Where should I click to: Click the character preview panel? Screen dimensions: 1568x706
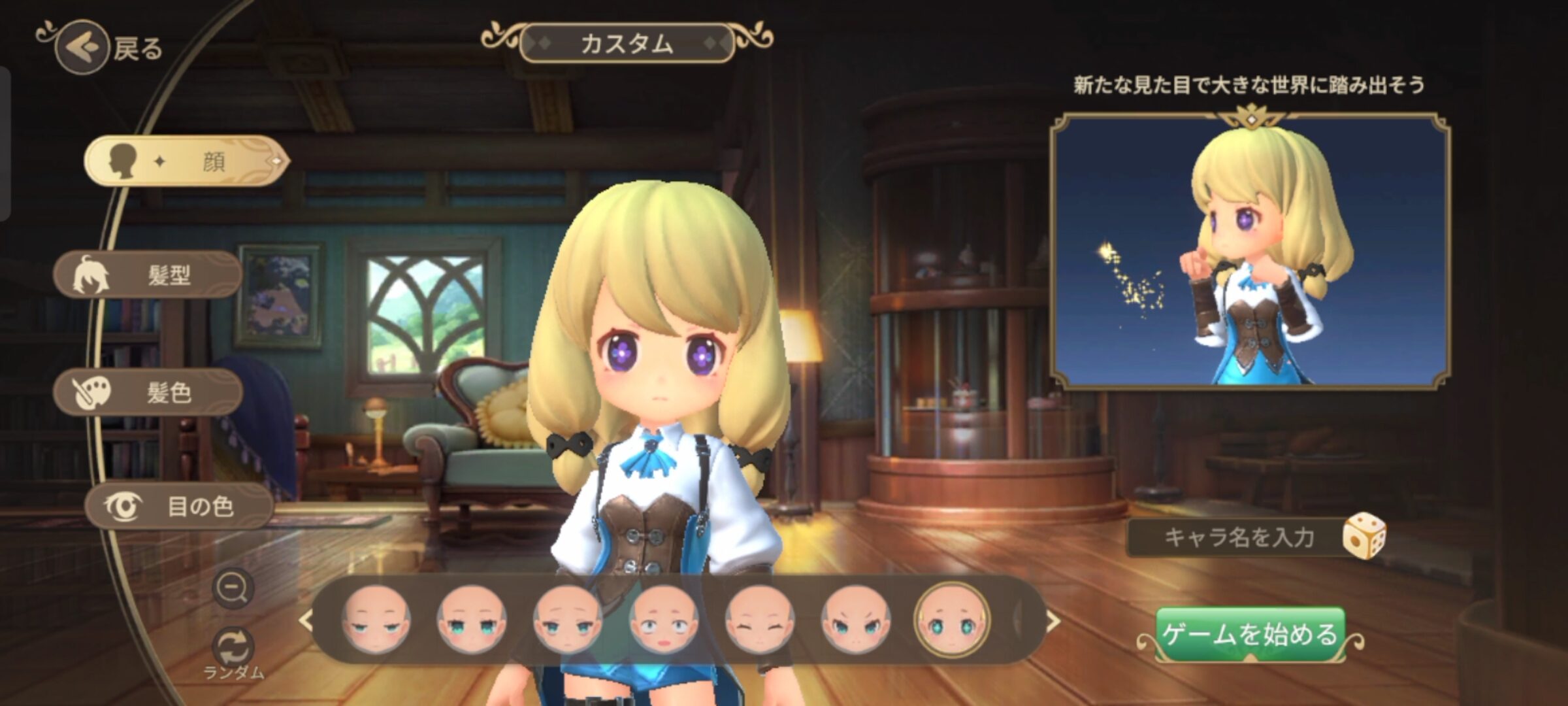click(1250, 252)
